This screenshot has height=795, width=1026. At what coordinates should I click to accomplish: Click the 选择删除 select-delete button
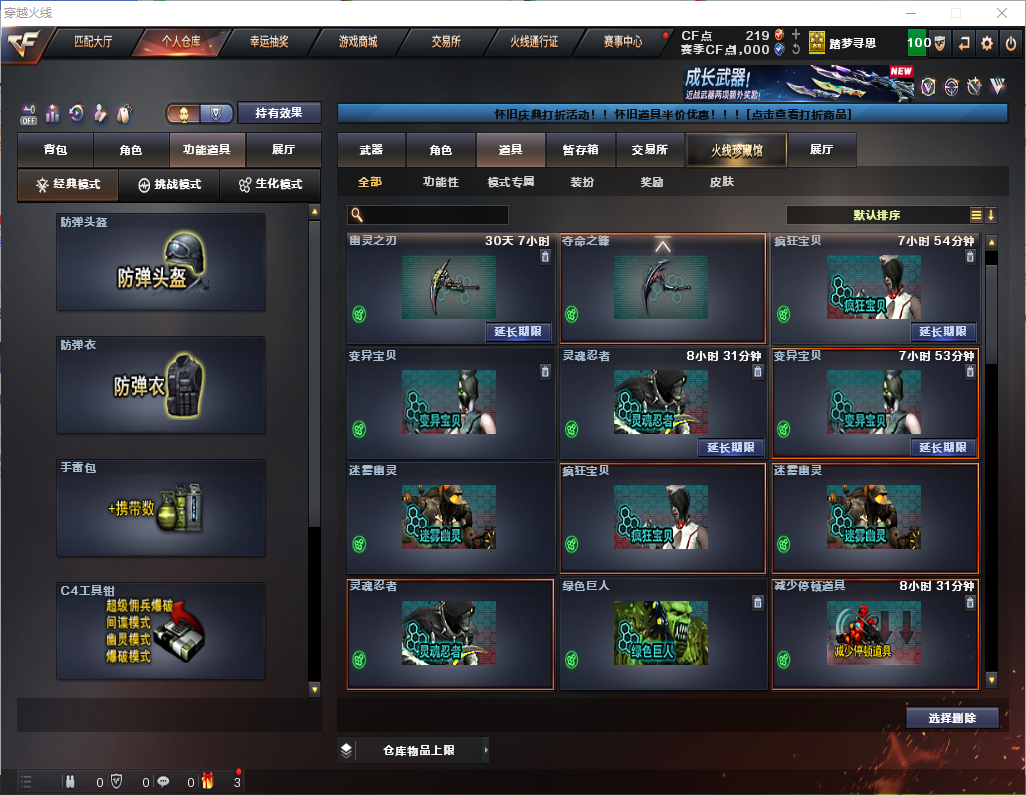tap(952, 718)
